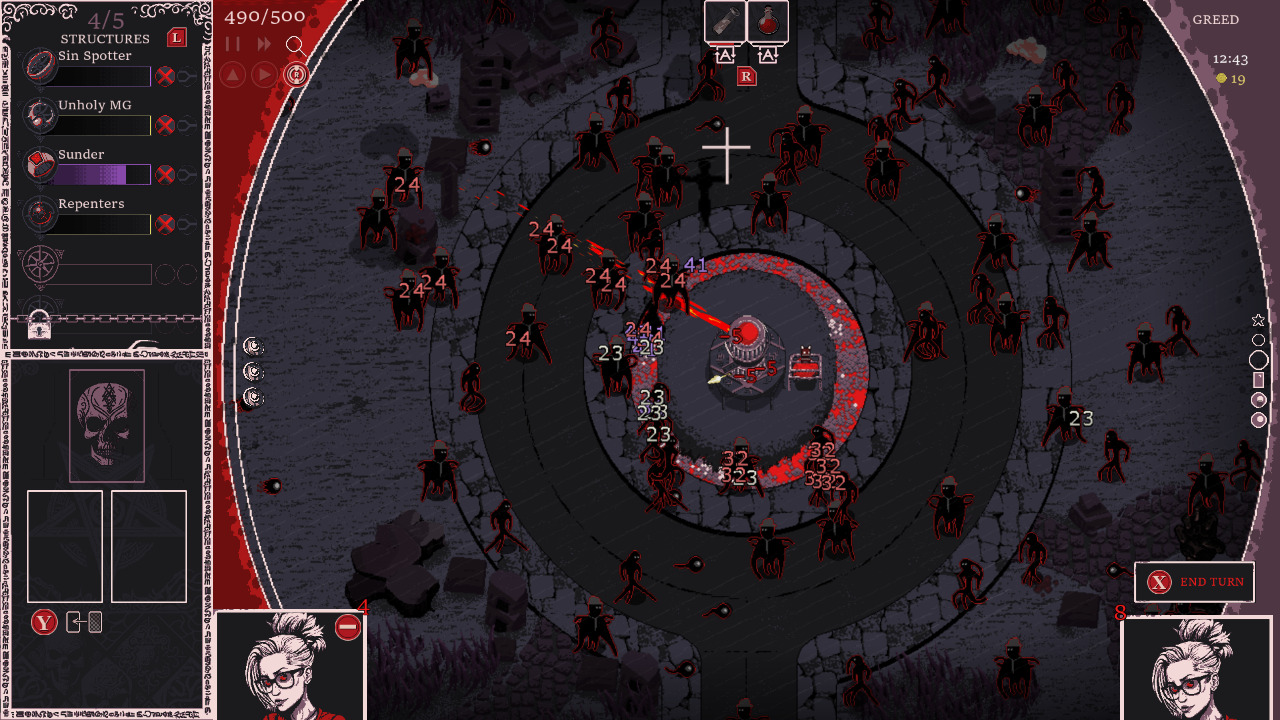Screen dimensions: 1280x720
Task: Use the red potion flask slot
Action: (x=767, y=22)
